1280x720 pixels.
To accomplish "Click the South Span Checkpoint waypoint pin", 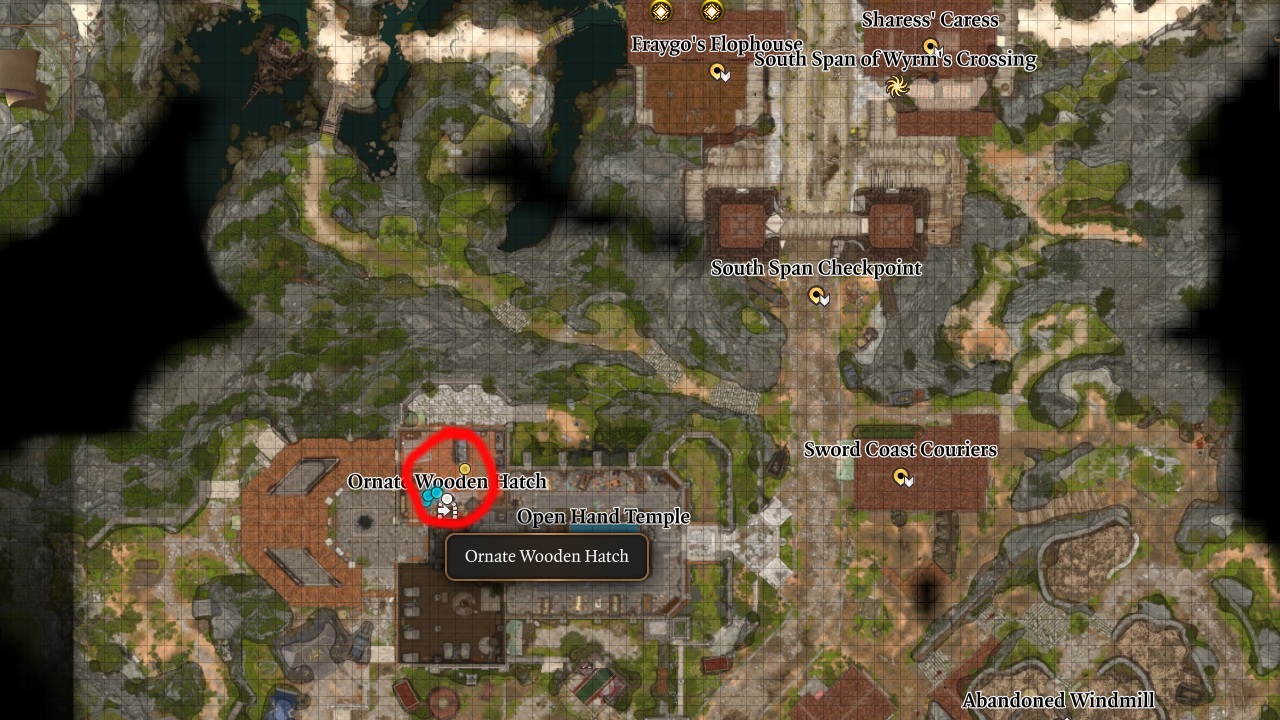I will (814, 294).
